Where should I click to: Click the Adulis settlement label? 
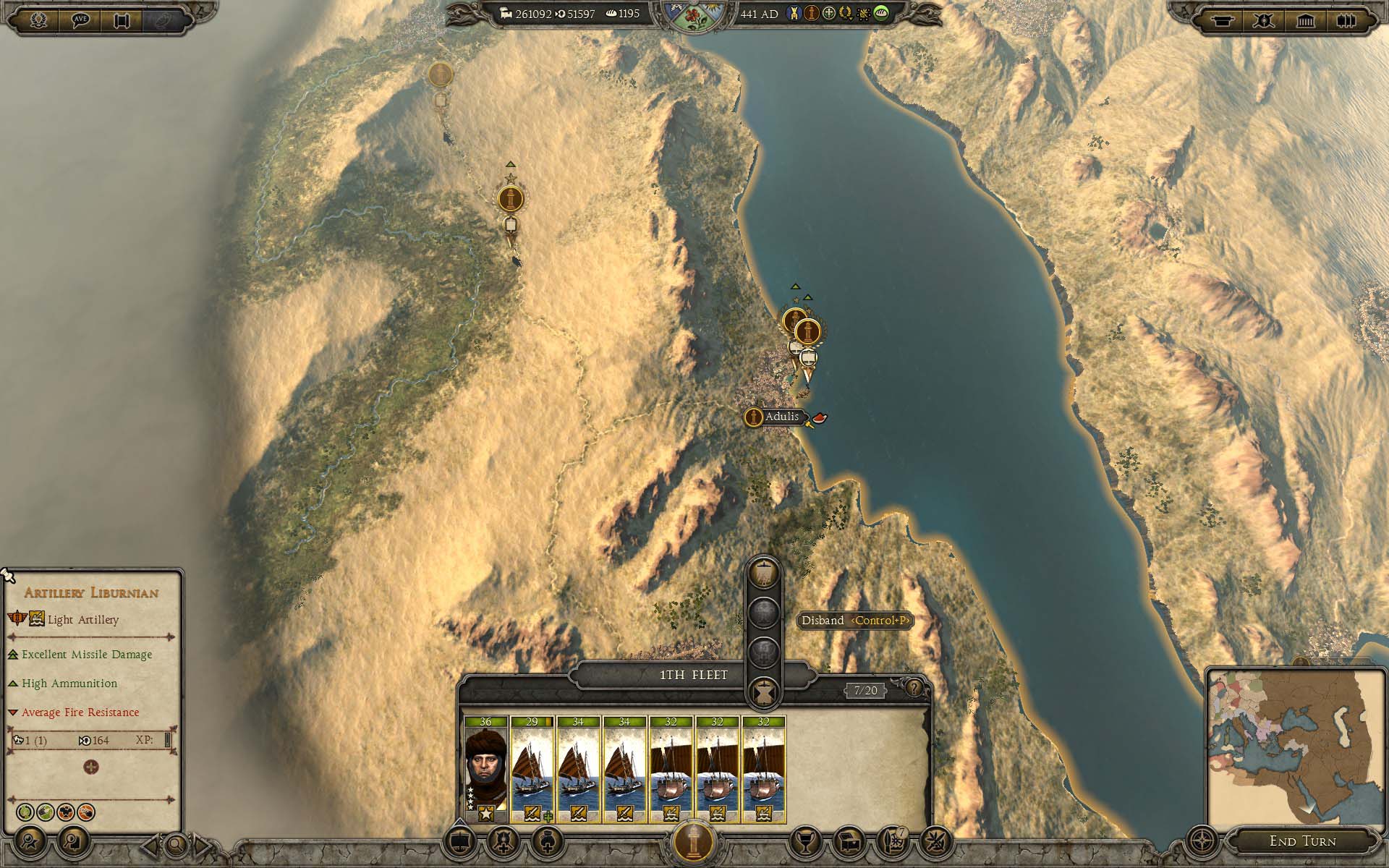[x=781, y=417]
